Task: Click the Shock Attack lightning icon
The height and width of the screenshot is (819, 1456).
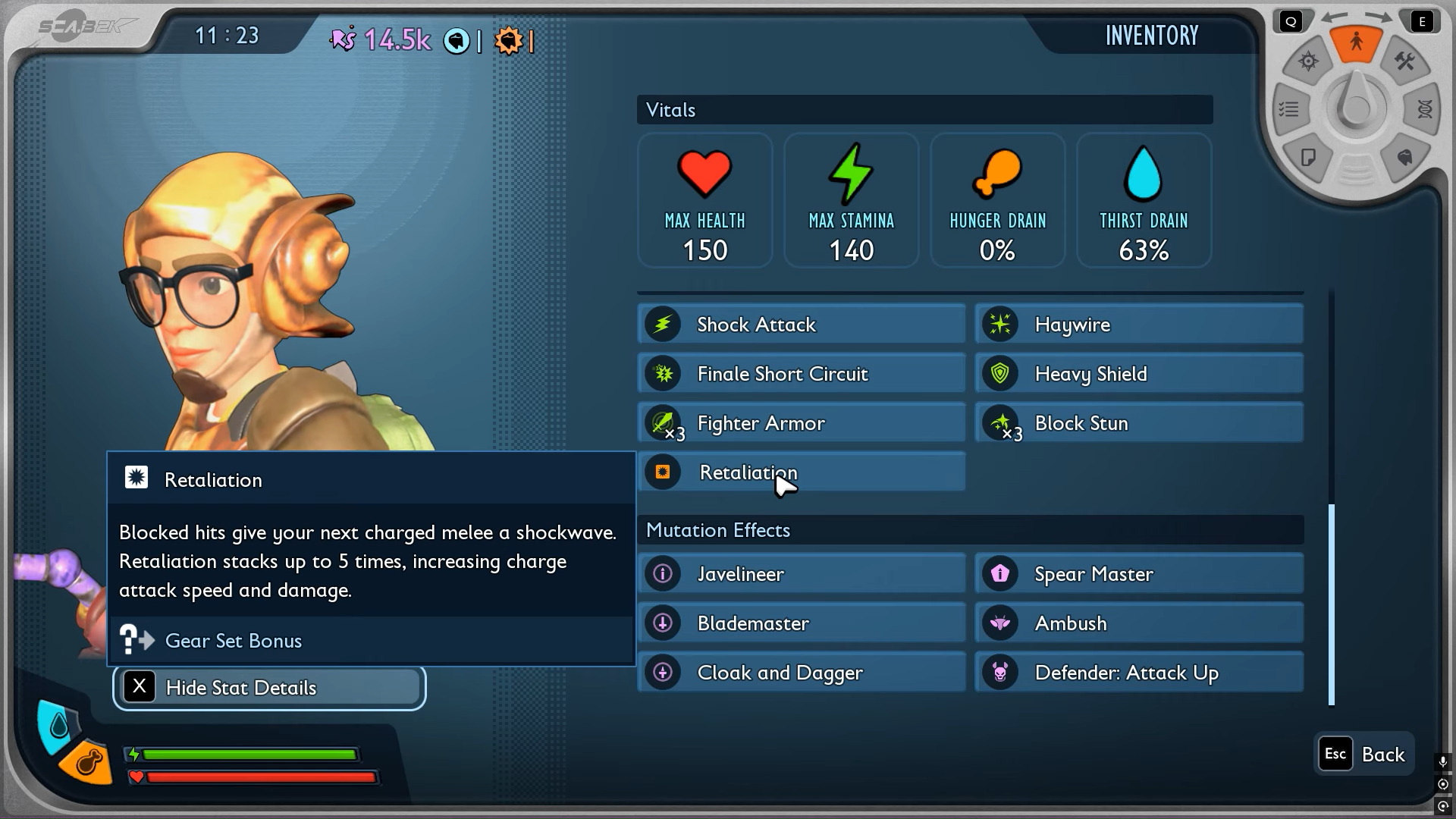Action: 664,324
